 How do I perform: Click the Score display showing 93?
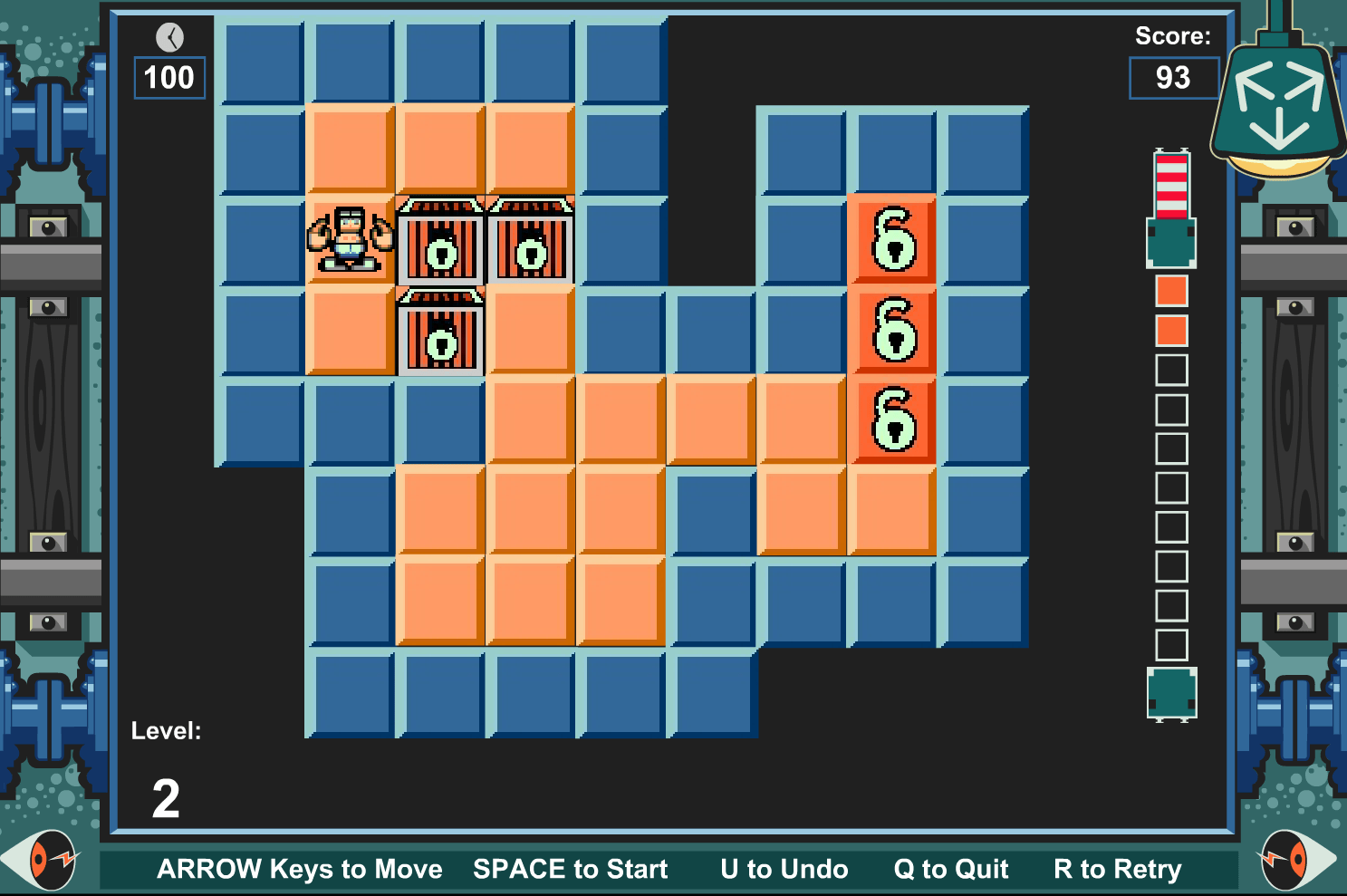coord(1173,79)
